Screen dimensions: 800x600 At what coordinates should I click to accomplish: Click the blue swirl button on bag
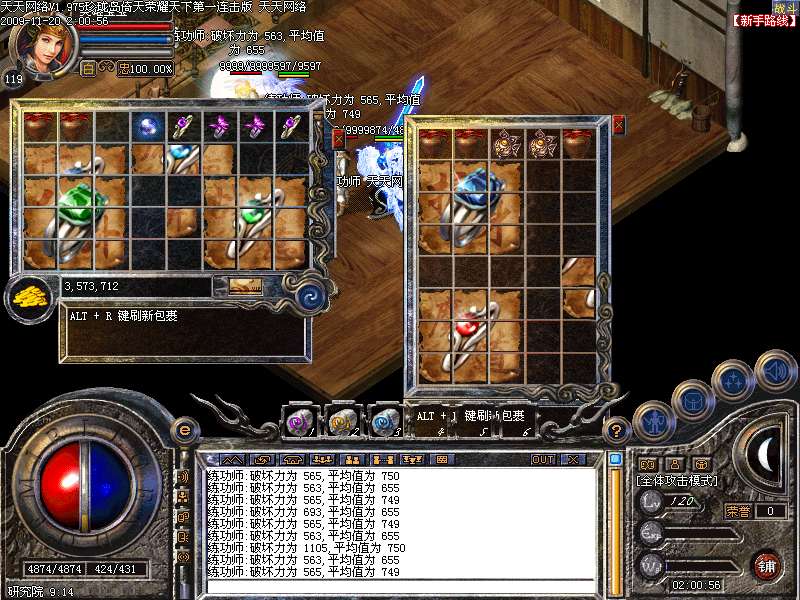click(x=310, y=296)
